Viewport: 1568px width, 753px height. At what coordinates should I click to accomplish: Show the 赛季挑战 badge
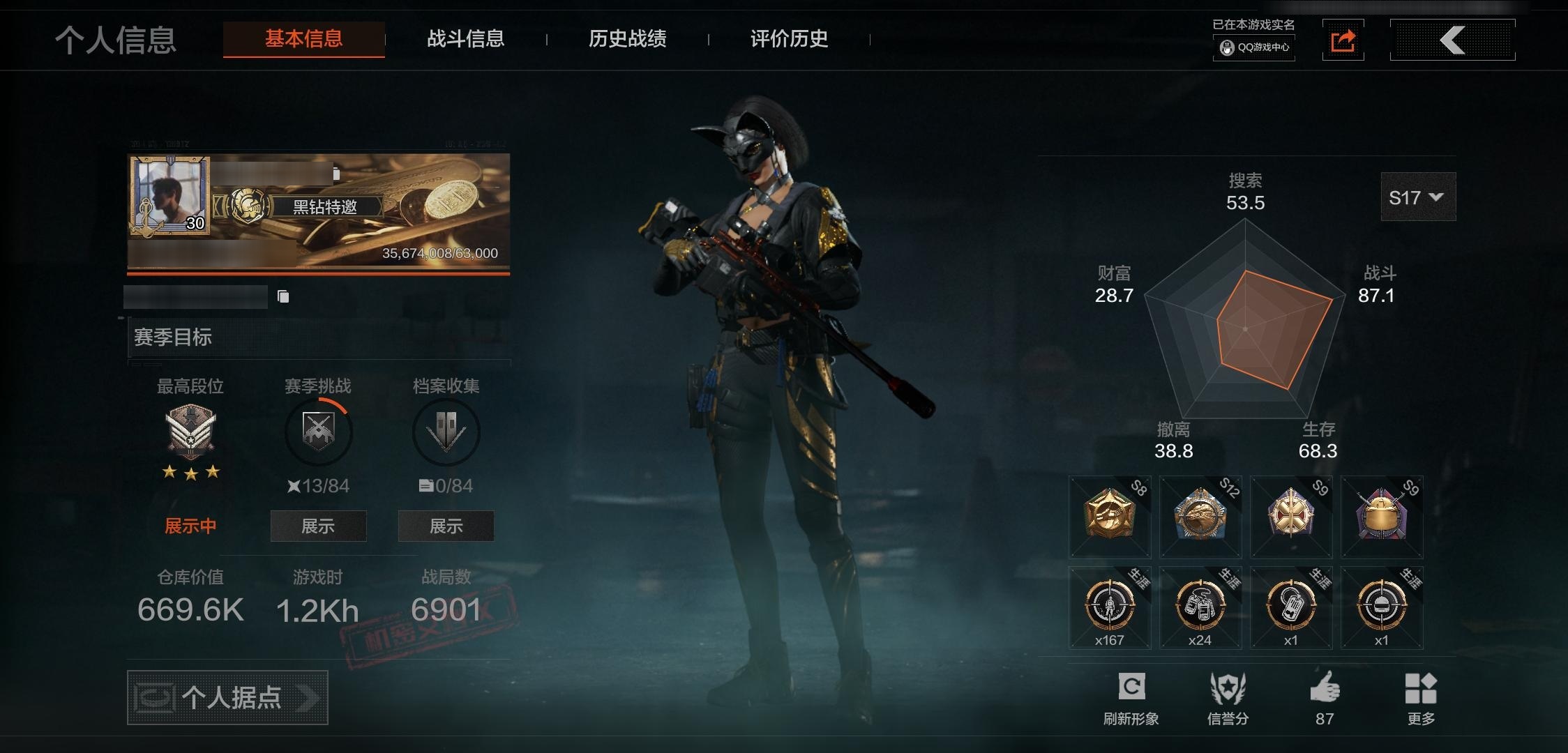318,526
